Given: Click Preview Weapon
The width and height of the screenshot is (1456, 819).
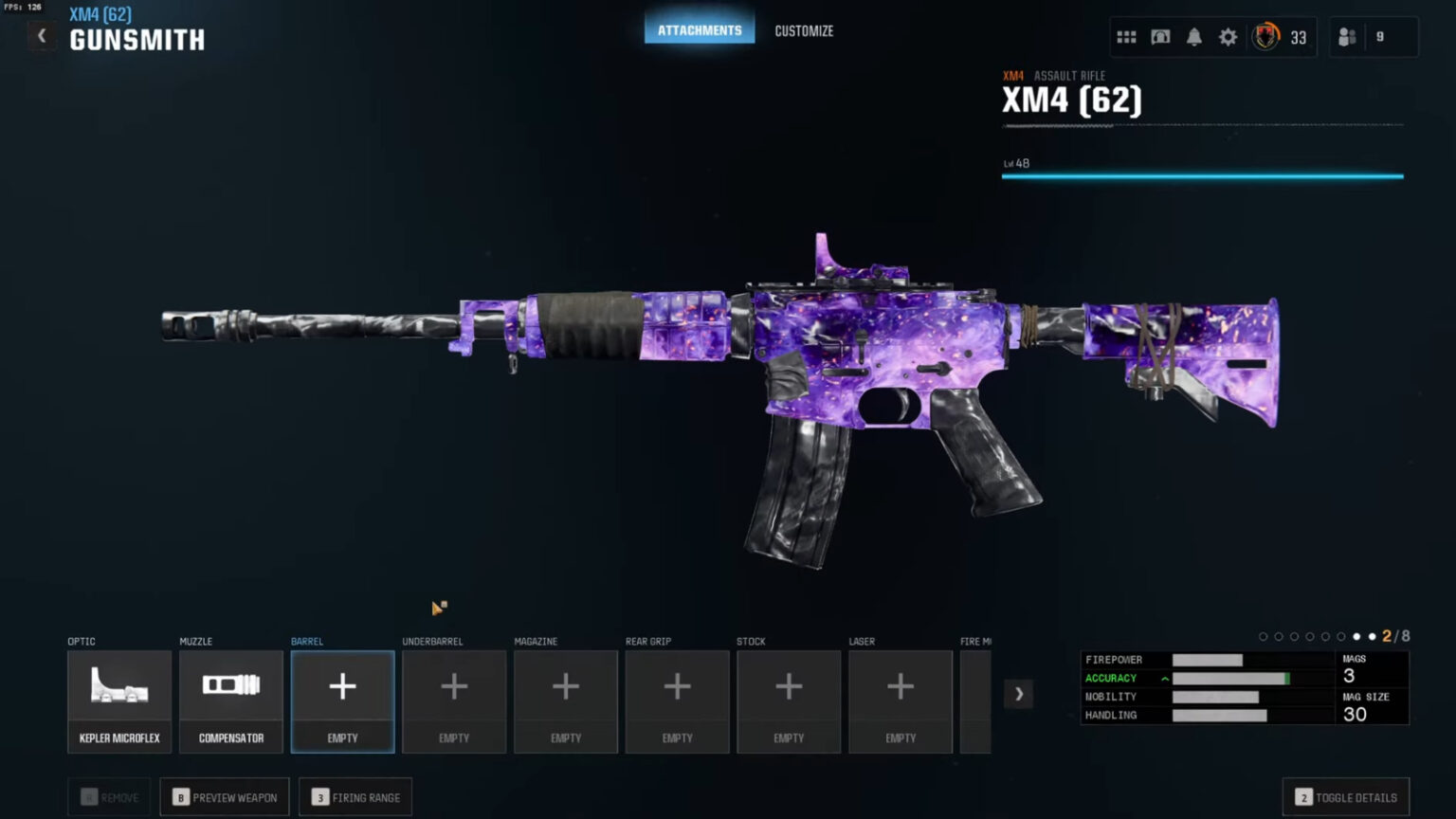Looking at the screenshot, I should click(x=225, y=796).
